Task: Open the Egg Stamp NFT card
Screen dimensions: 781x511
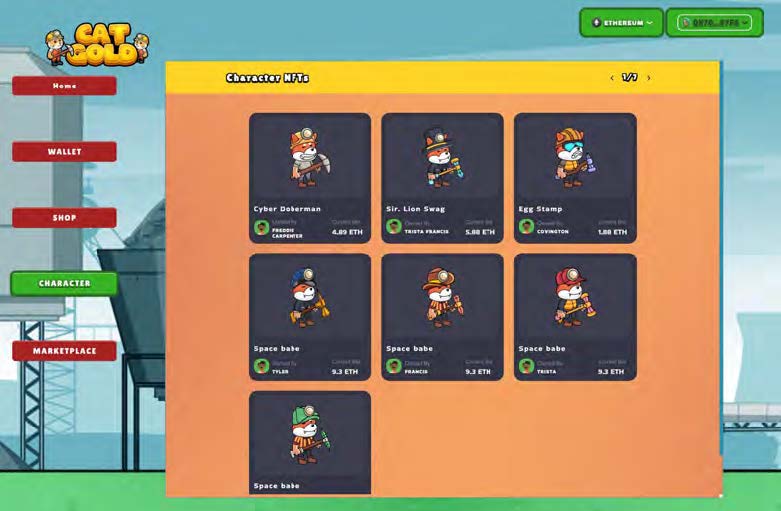Action: tap(575, 177)
